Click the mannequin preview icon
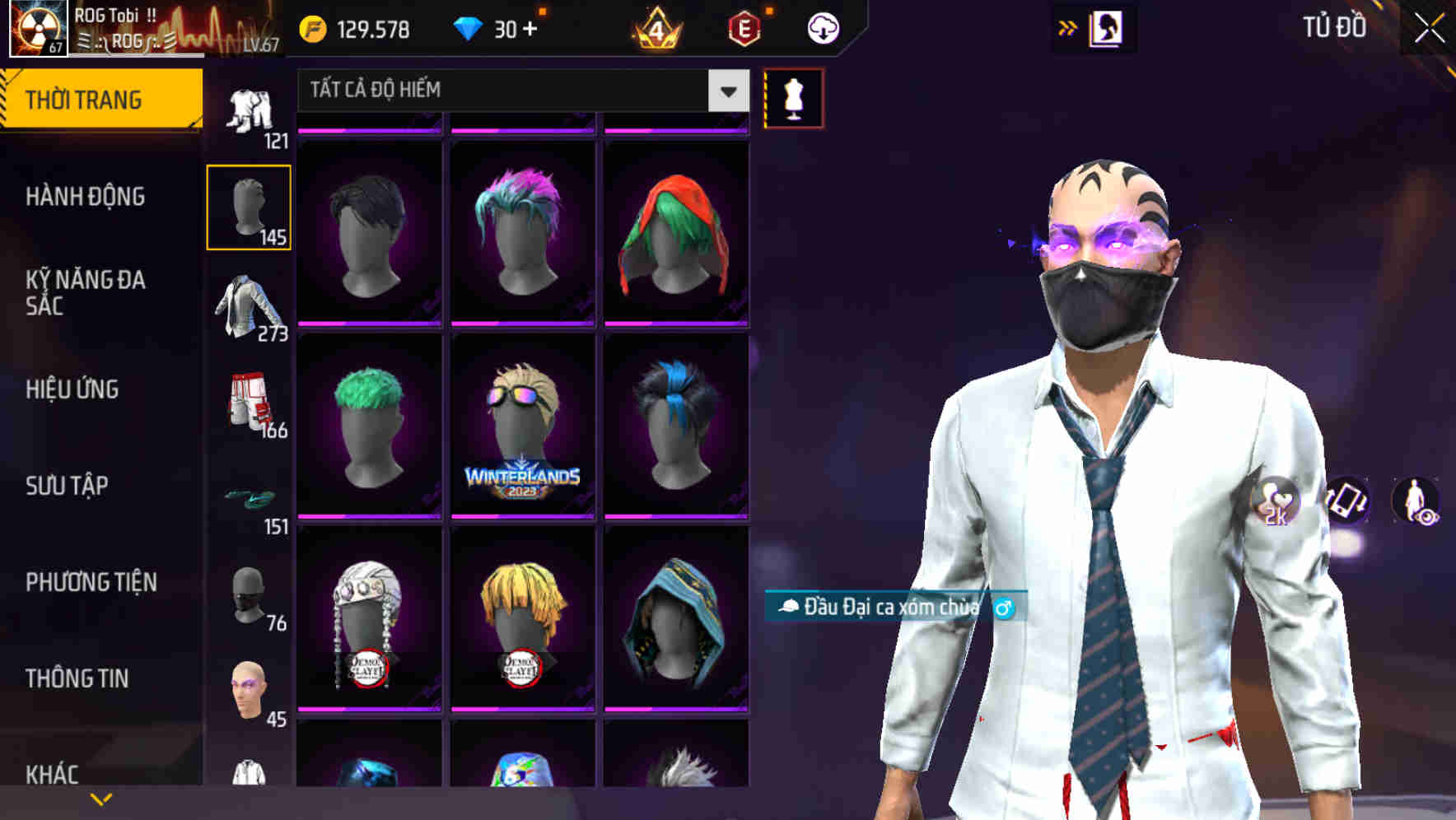The image size is (1456, 820). pyautogui.click(x=793, y=97)
